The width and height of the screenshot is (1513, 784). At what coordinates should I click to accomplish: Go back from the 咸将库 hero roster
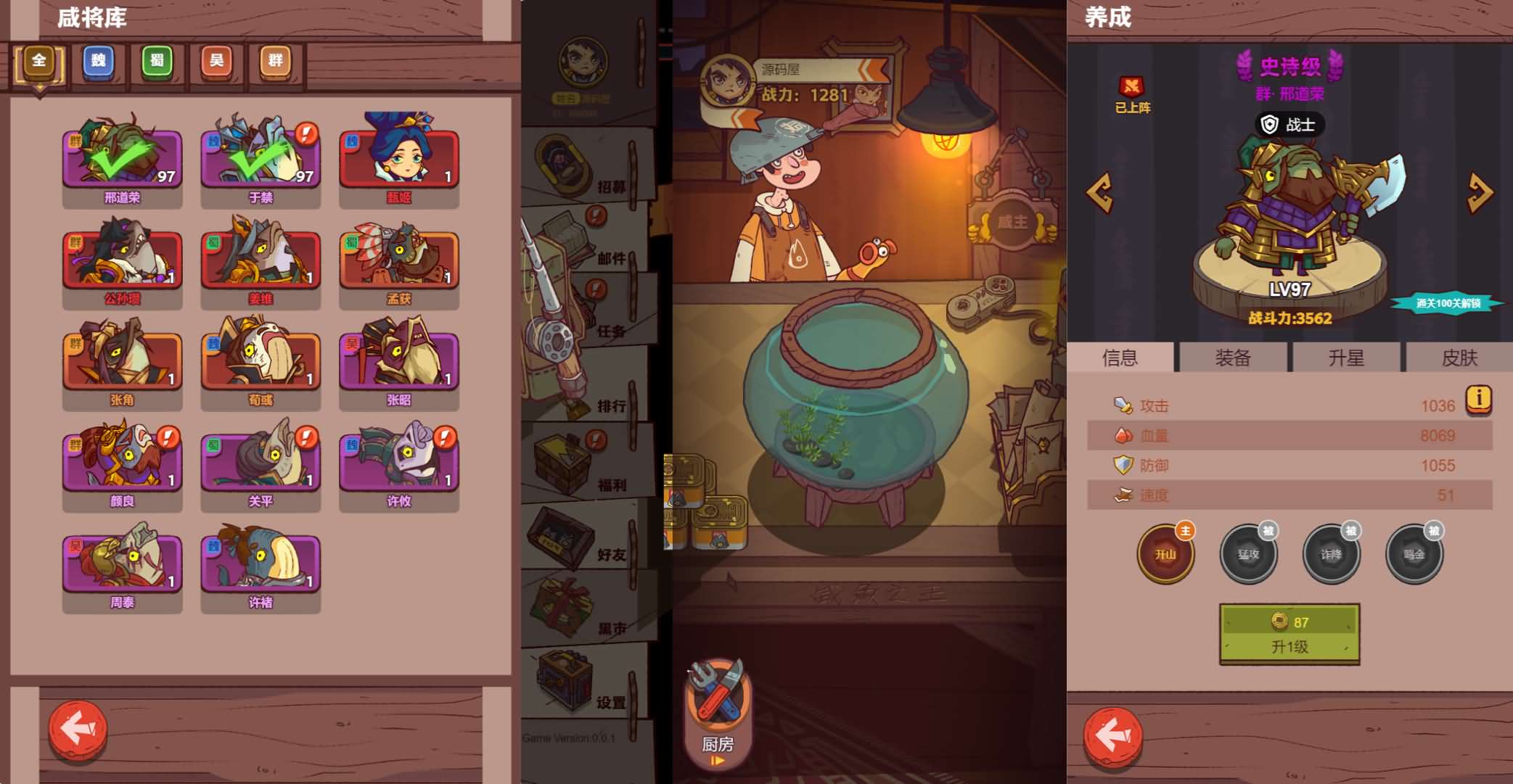78,729
